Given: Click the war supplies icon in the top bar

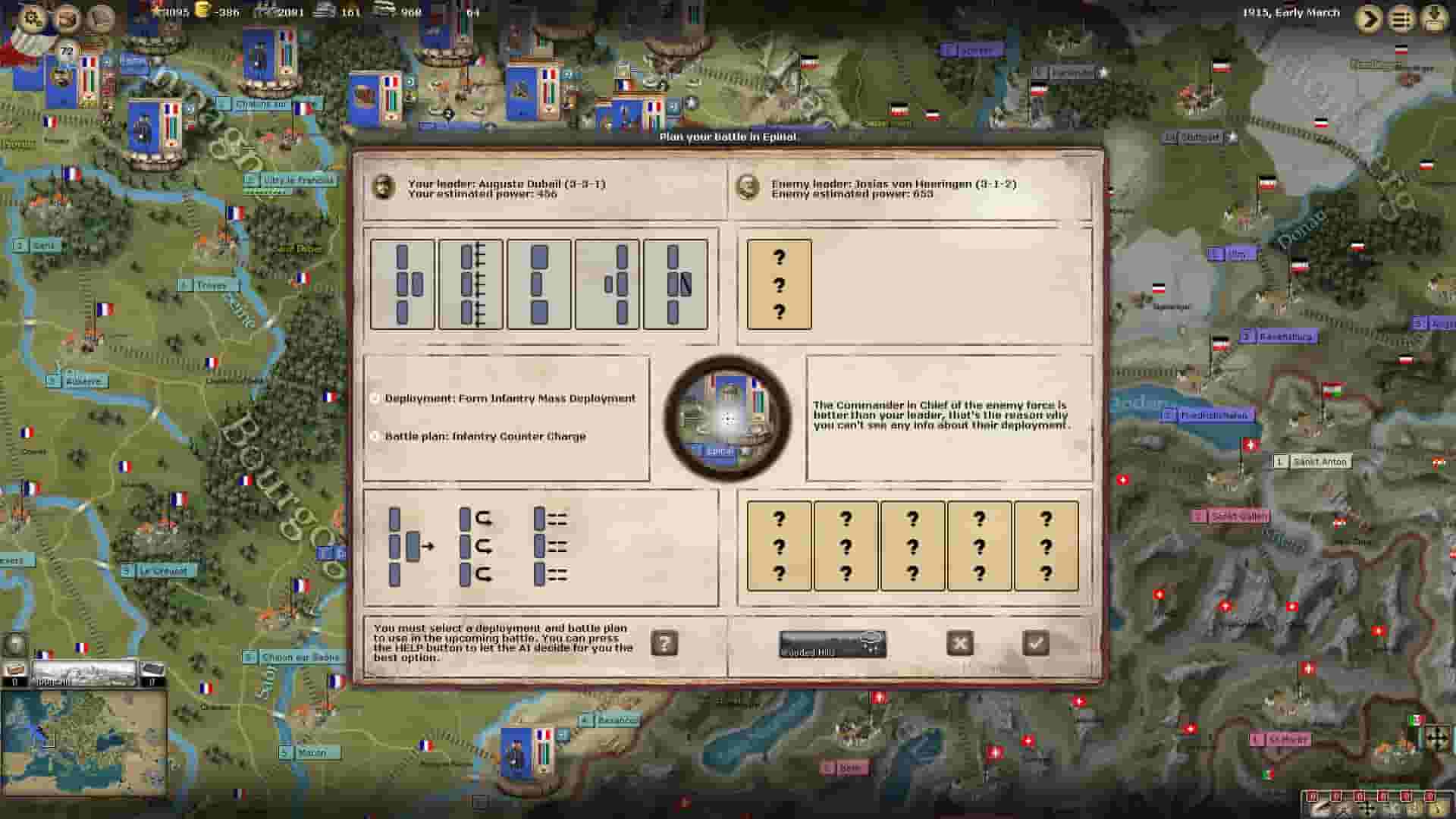Looking at the screenshot, I should [329, 12].
